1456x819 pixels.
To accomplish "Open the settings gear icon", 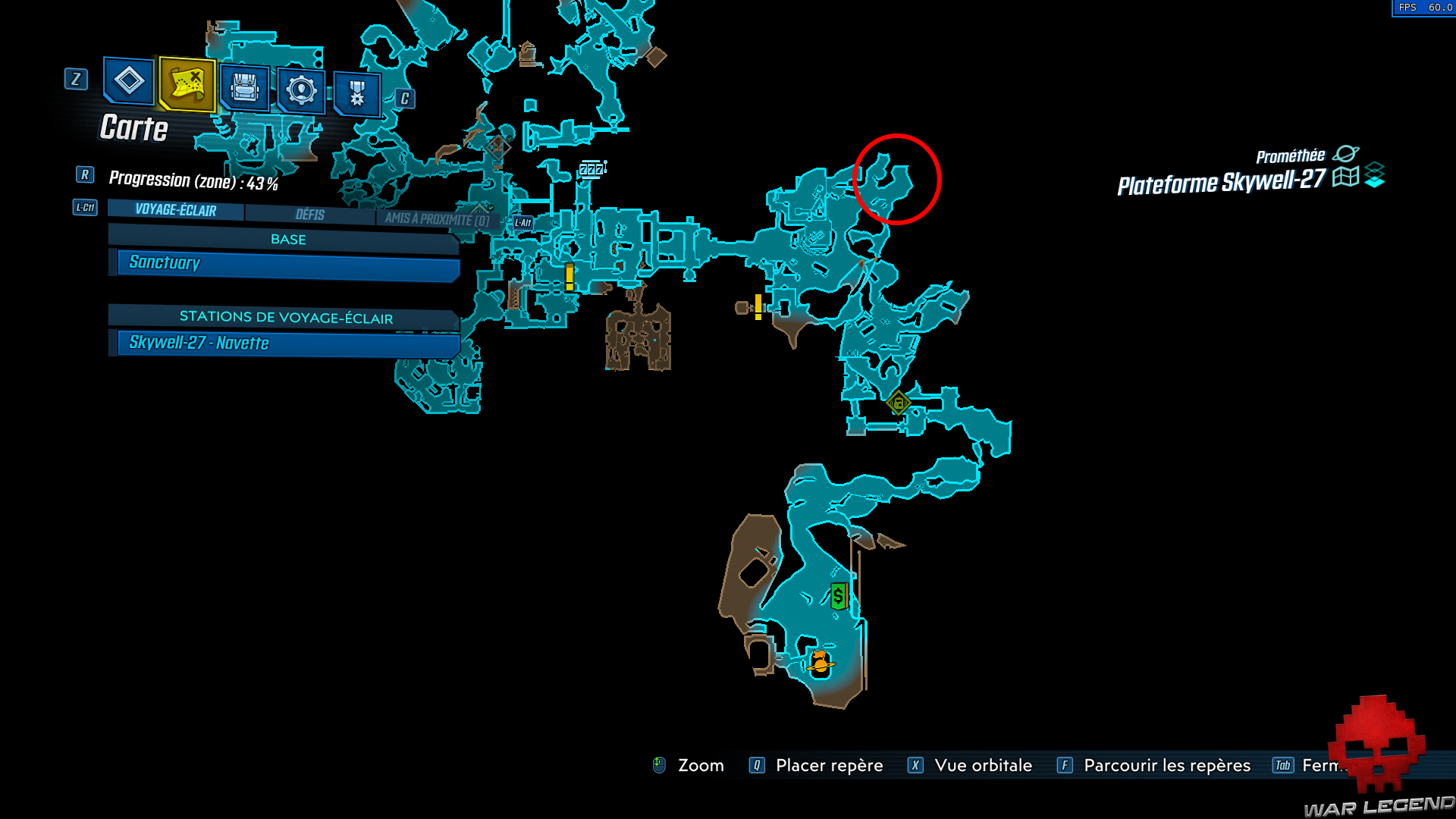I will (x=300, y=91).
